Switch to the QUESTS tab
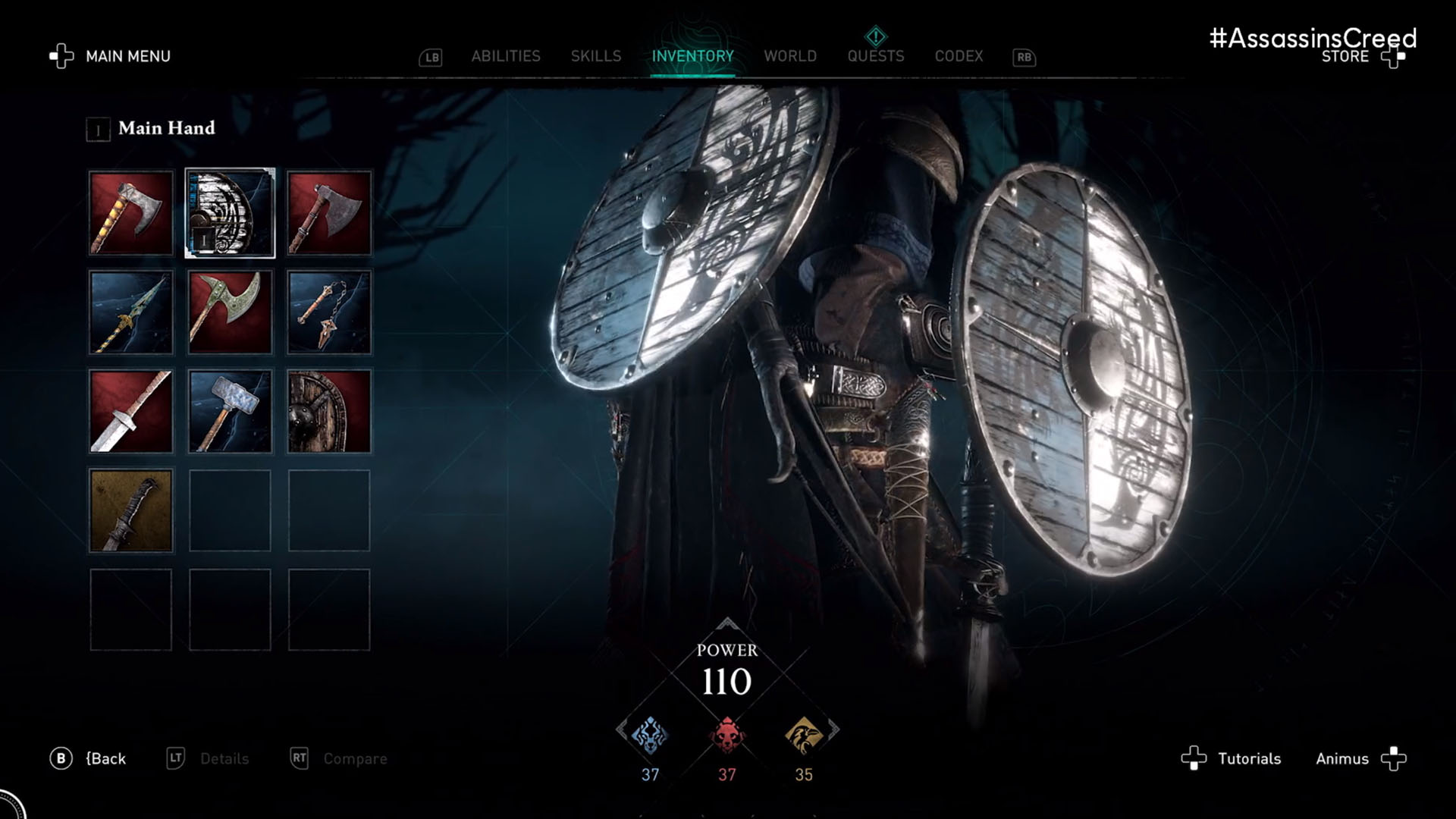 [875, 55]
